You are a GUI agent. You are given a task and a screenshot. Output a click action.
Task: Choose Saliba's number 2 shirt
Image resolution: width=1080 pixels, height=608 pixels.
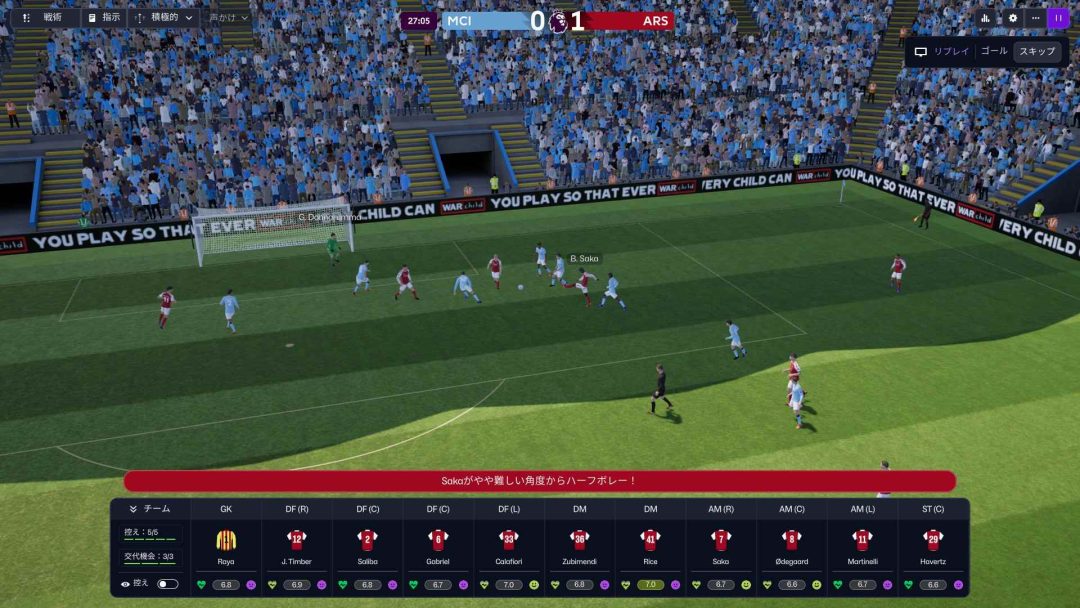pyautogui.click(x=367, y=540)
